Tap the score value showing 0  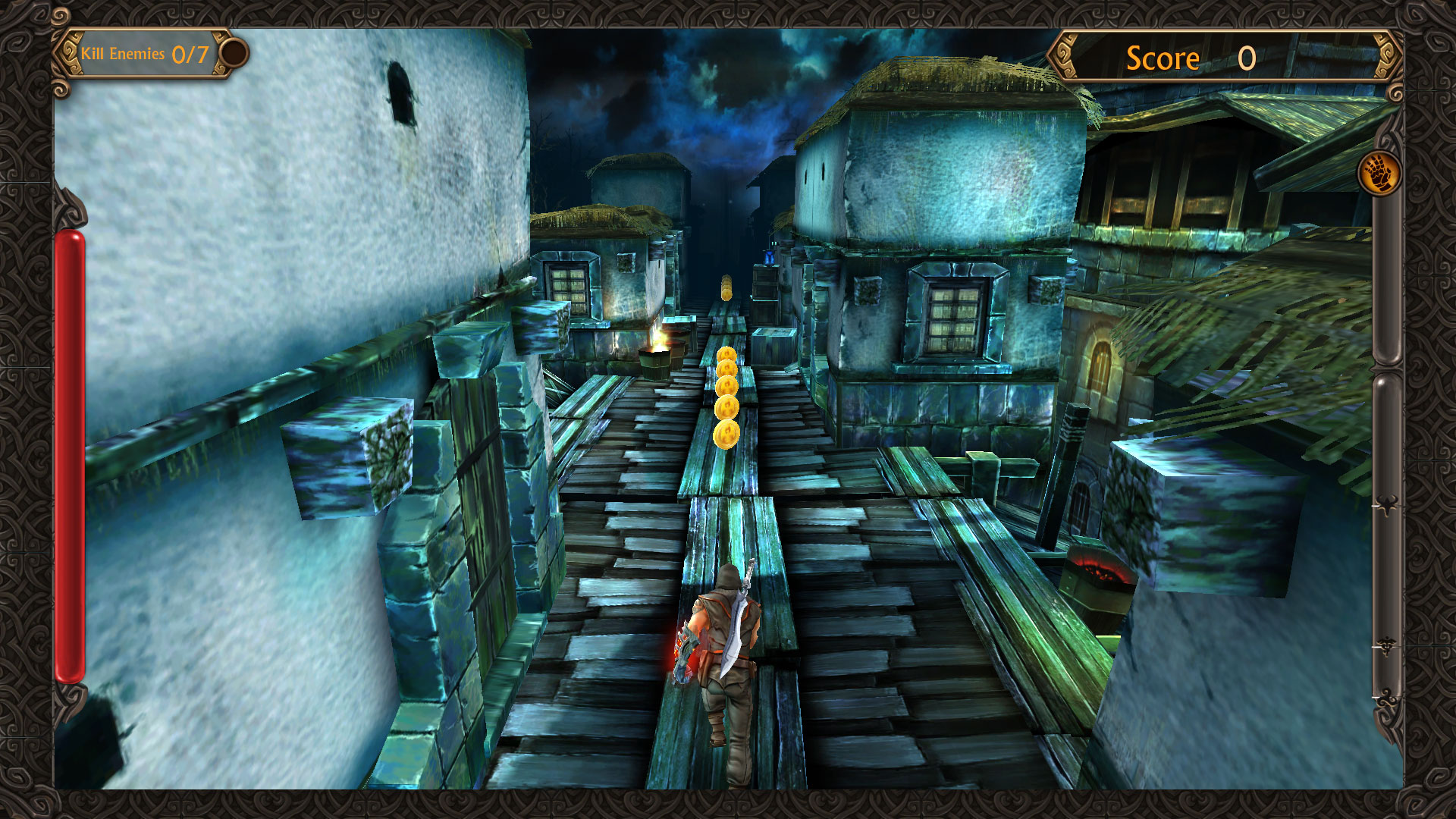1246,57
